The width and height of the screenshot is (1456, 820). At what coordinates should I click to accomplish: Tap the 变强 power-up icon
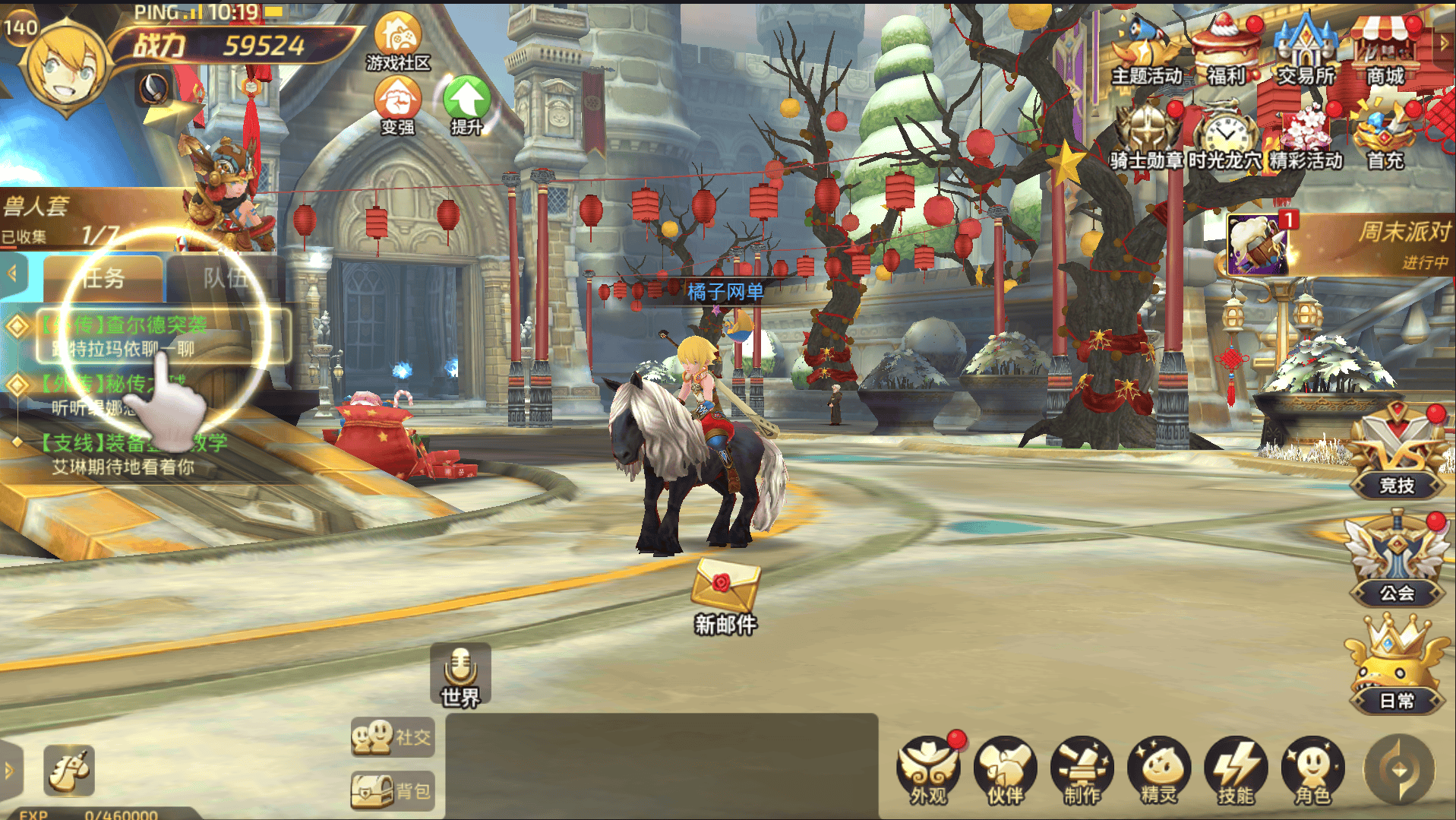pyautogui.click(x=397, y=105)
